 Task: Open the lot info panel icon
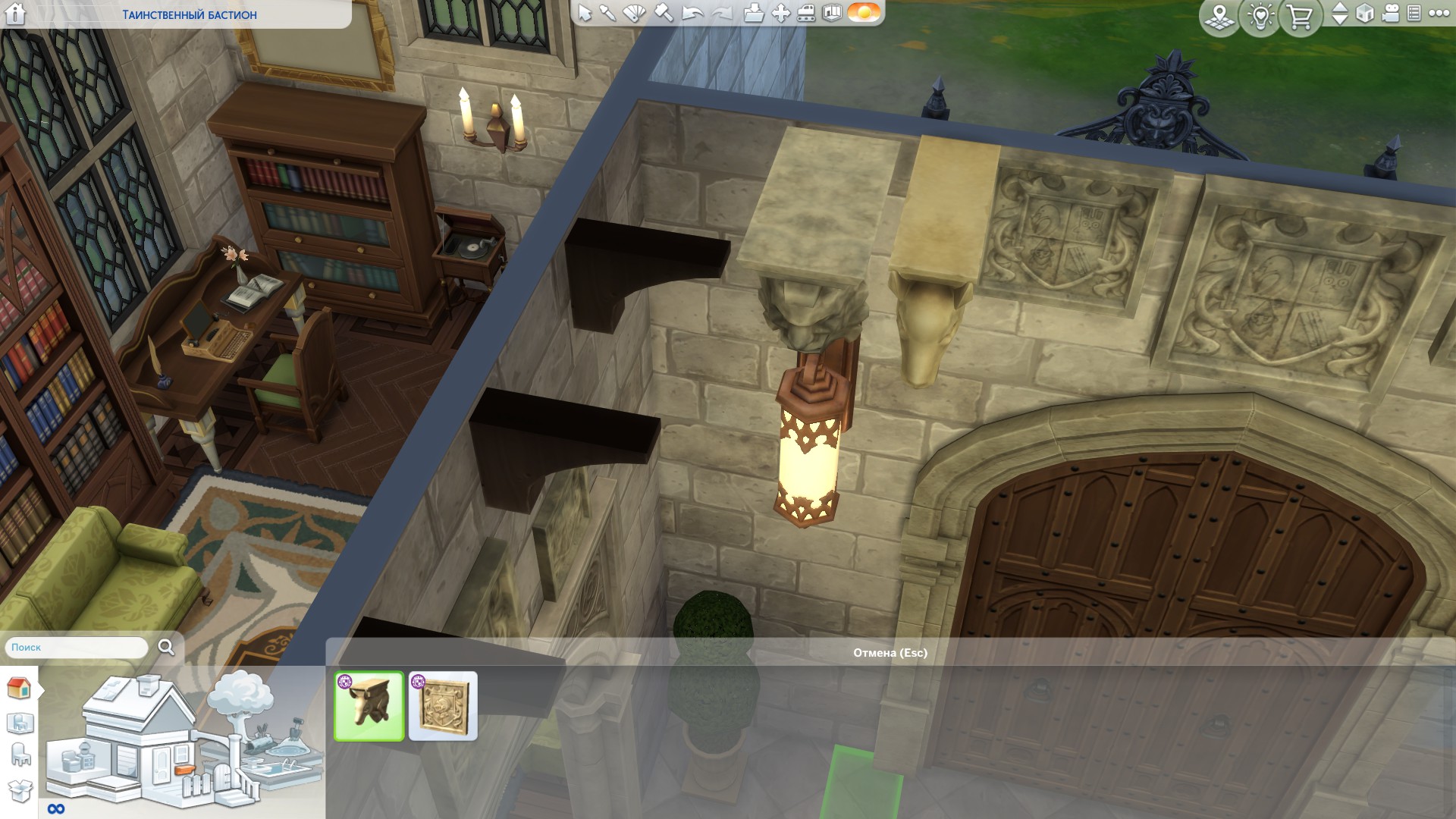click(x=832, y=13)
